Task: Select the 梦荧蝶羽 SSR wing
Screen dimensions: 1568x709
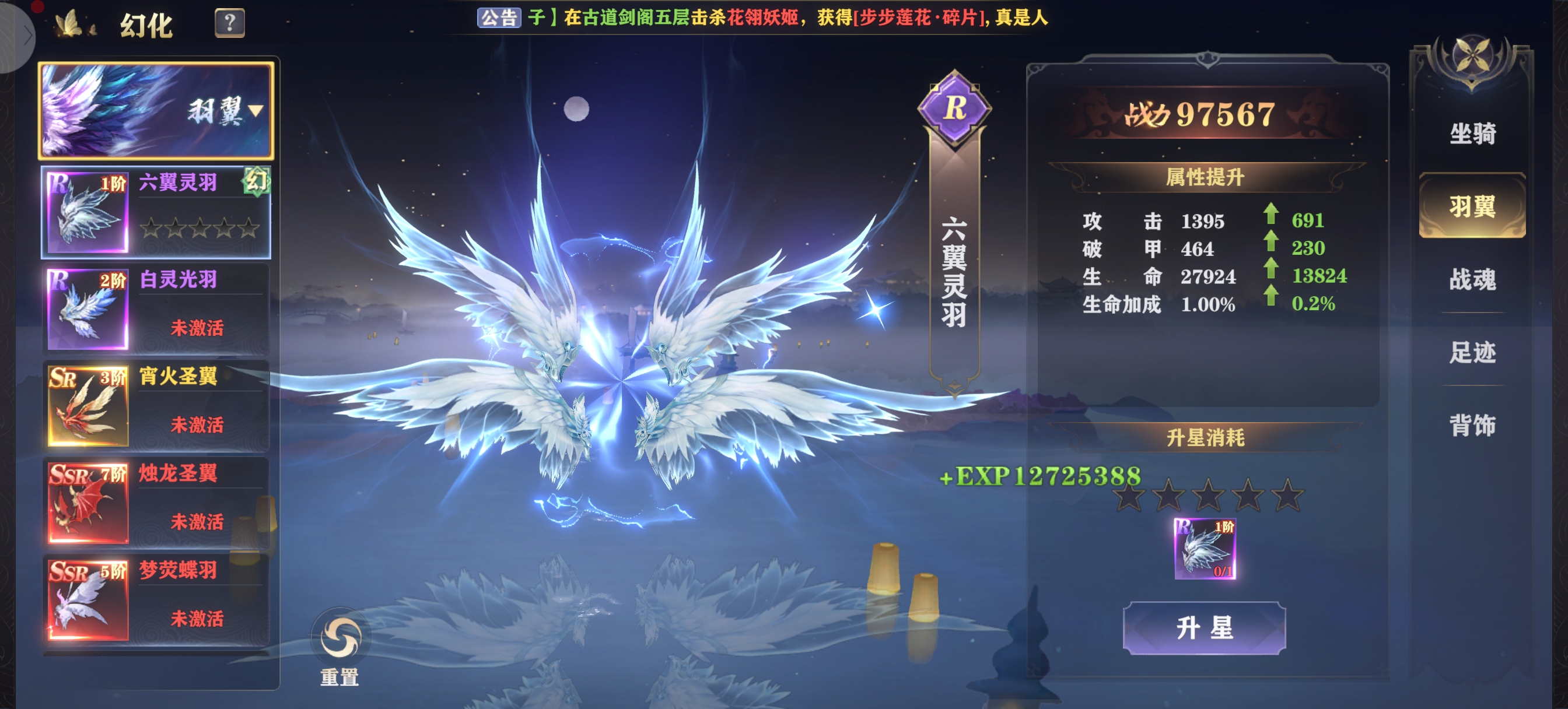Action: coord(156,599)
